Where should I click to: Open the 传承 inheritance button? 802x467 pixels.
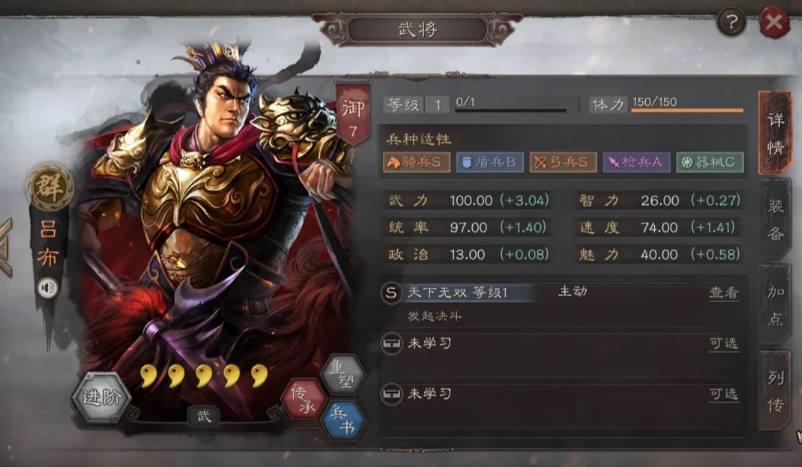303,399
